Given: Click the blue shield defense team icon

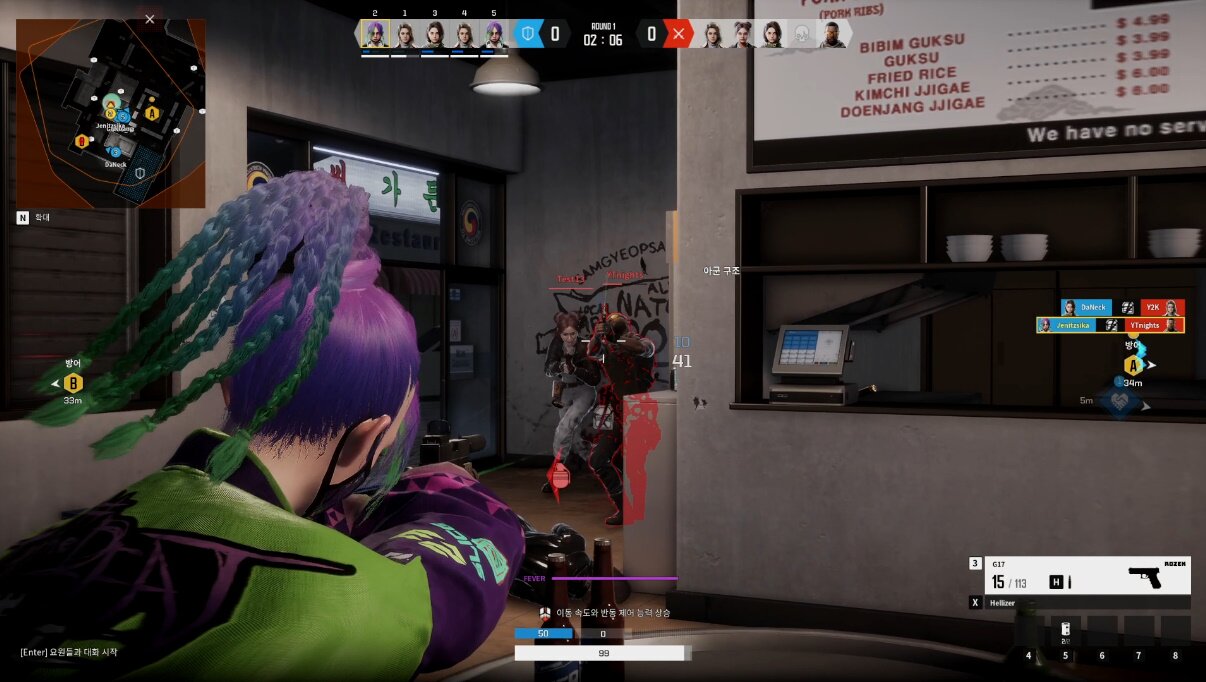Looking at the screenshot, I should (529, 34).
